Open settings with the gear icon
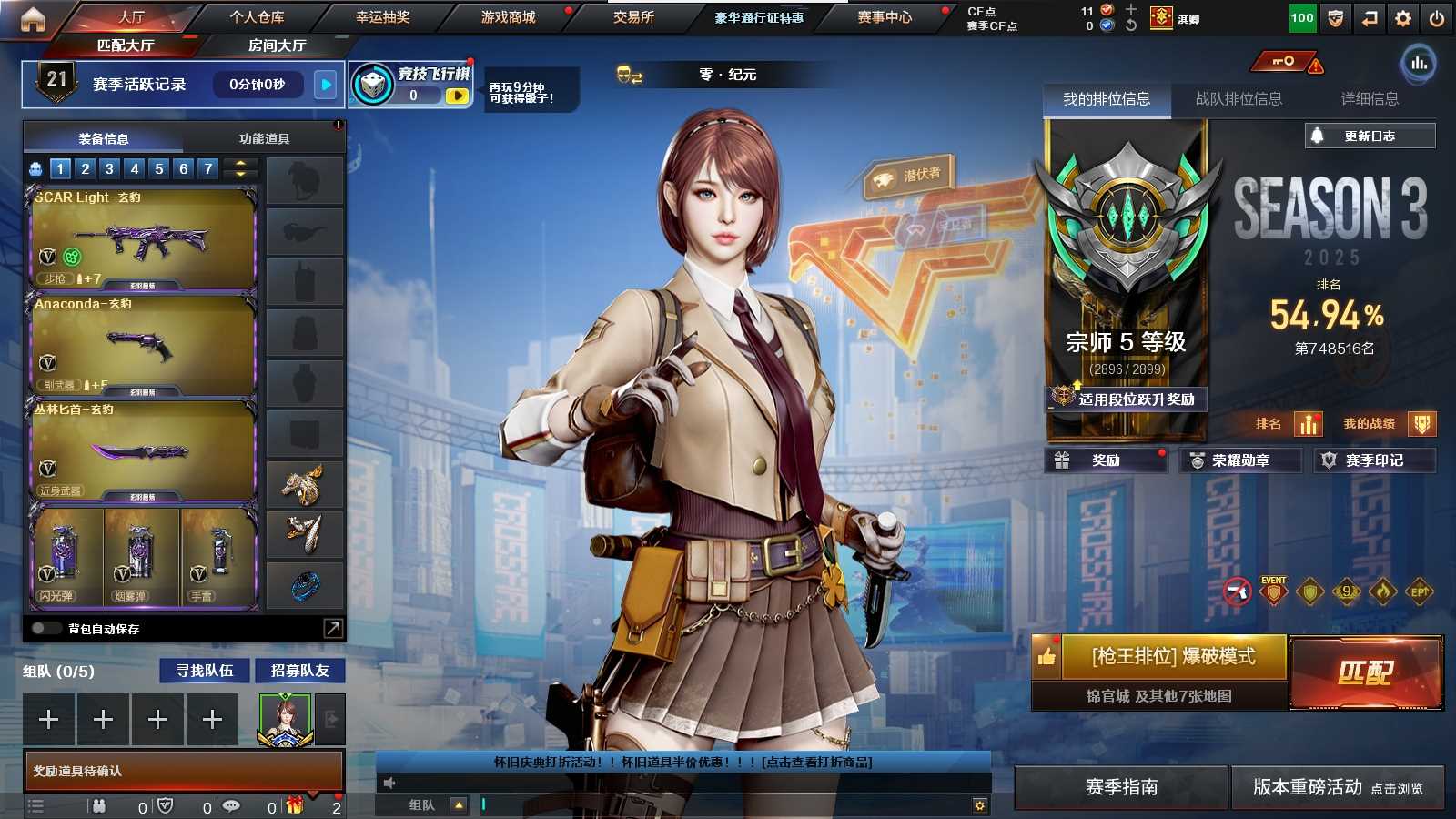Image resolution: width=1456 pixels, height=819 pixels. (1403, 18)
